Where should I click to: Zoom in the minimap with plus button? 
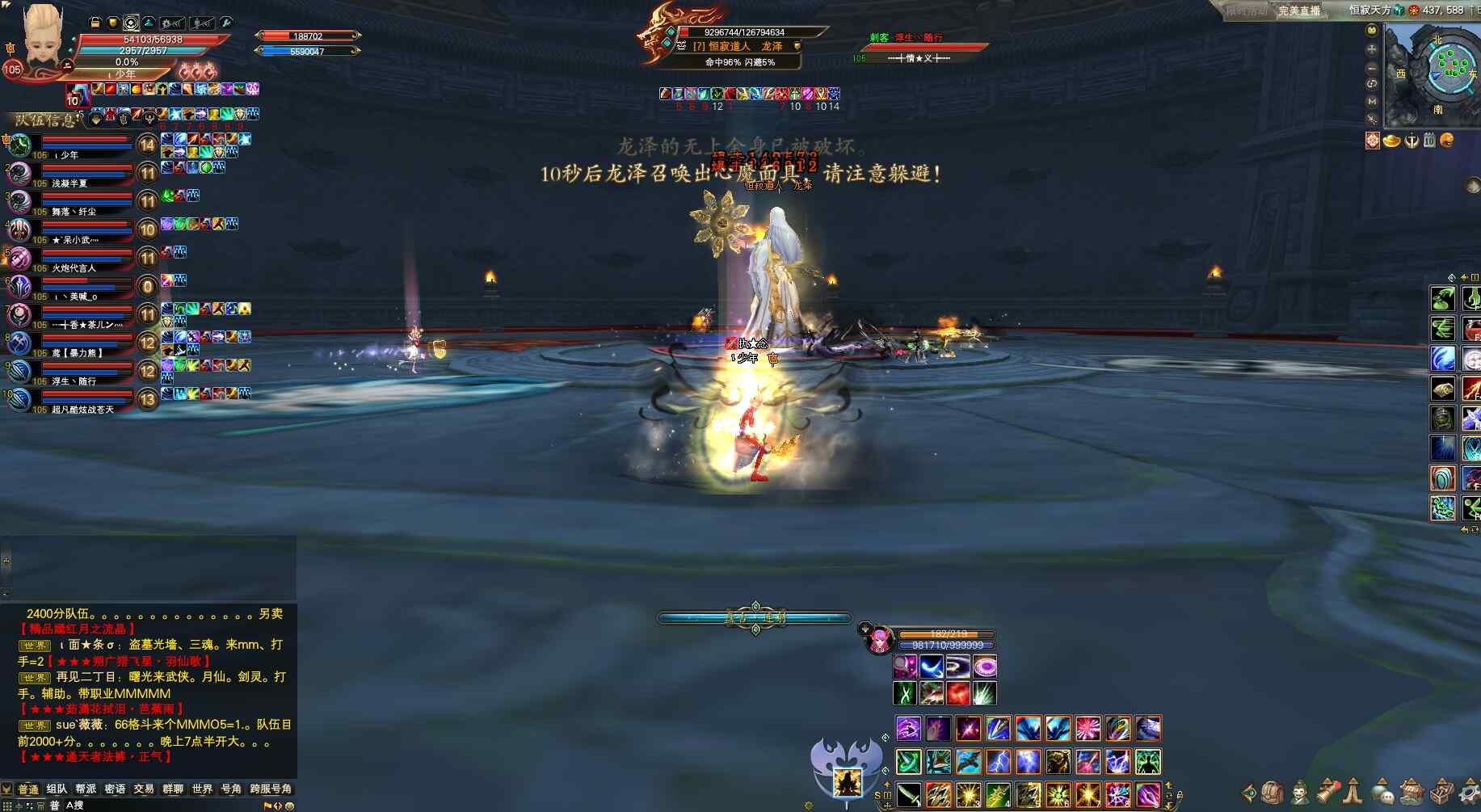click(1372, 49)
